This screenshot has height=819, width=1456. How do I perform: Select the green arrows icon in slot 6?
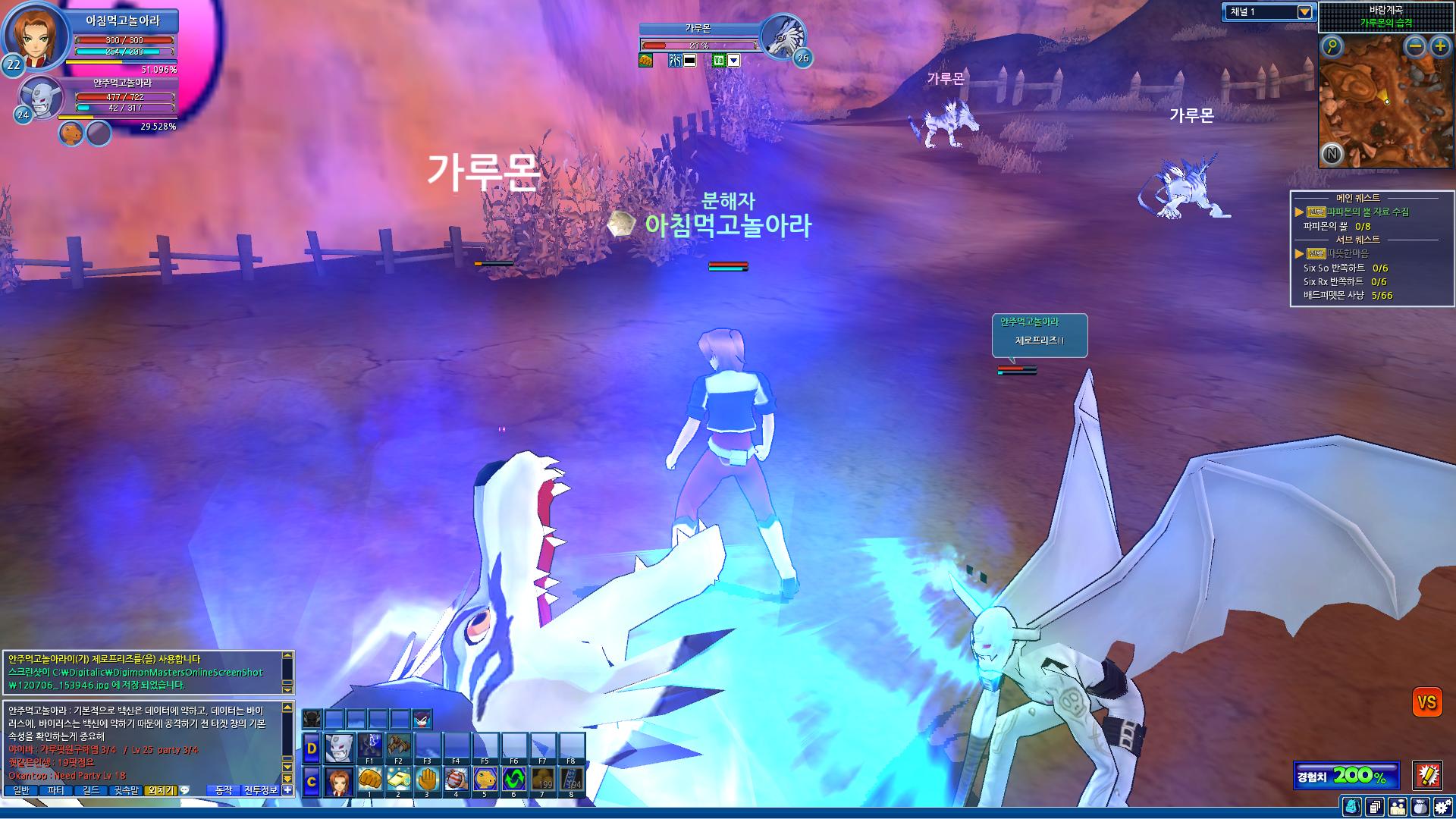point(514,780)
